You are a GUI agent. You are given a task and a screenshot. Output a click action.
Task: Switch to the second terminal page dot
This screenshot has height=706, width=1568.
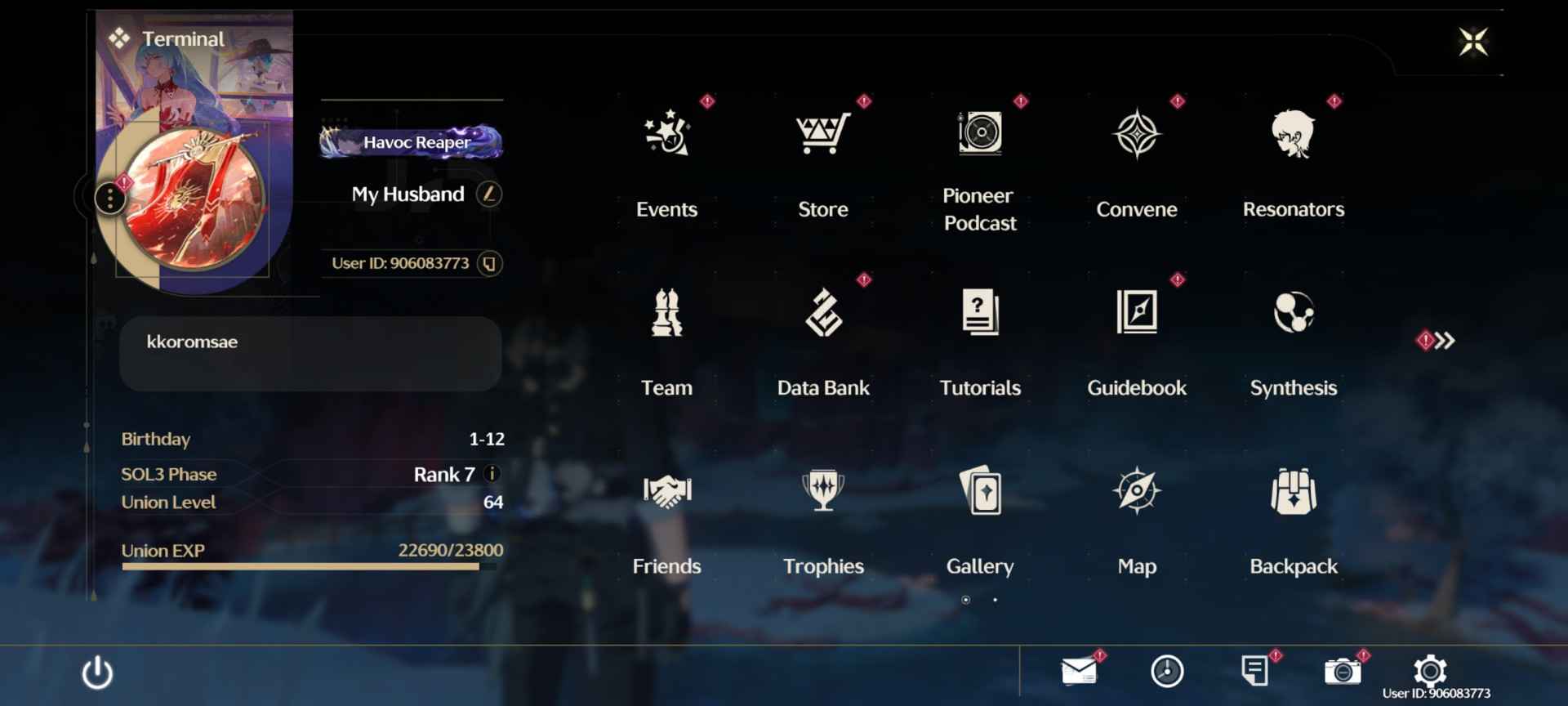click(995, 600)
